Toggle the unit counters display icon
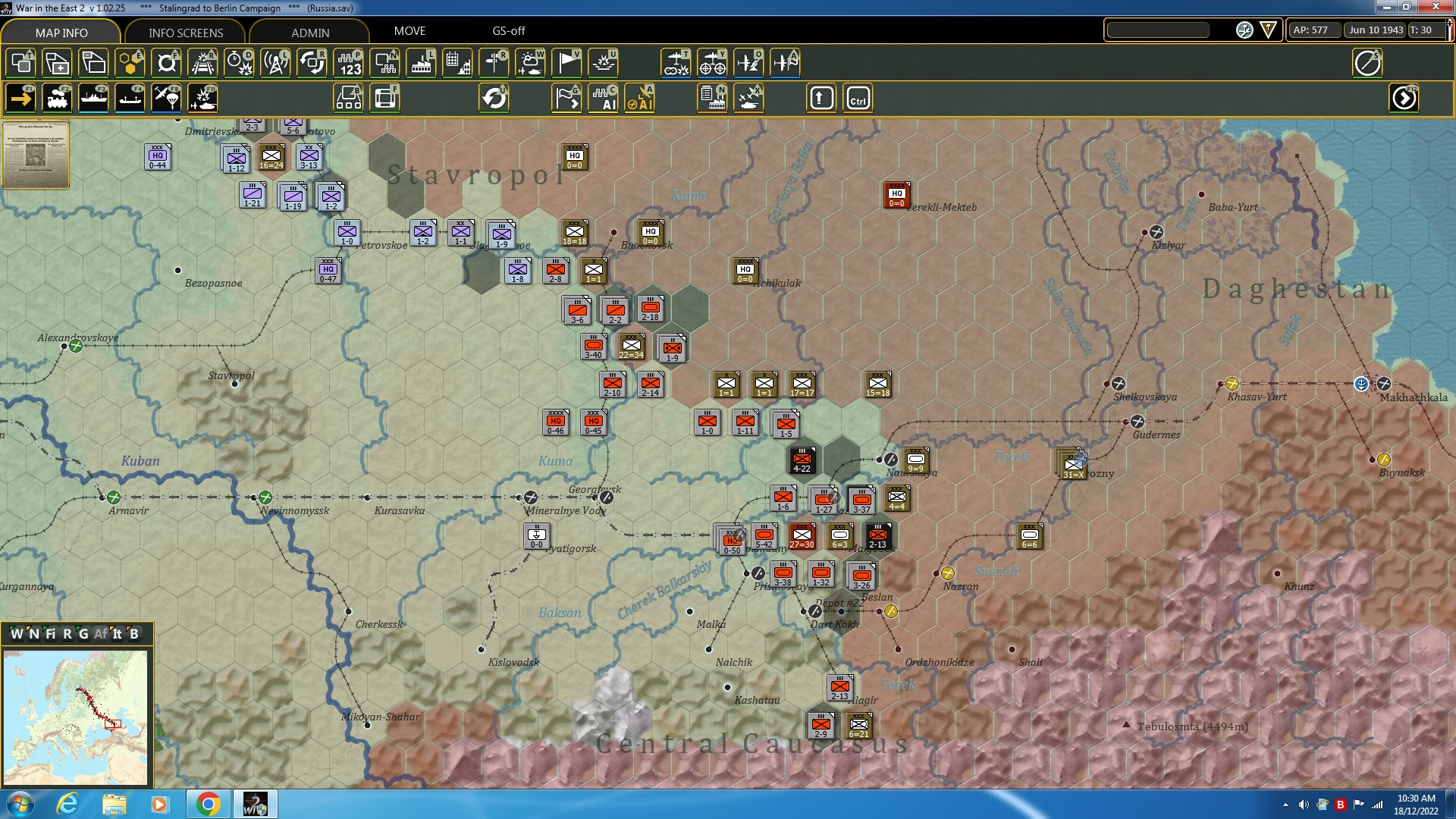The width and height of the screenshot is (1456, 819). [20, 63]
